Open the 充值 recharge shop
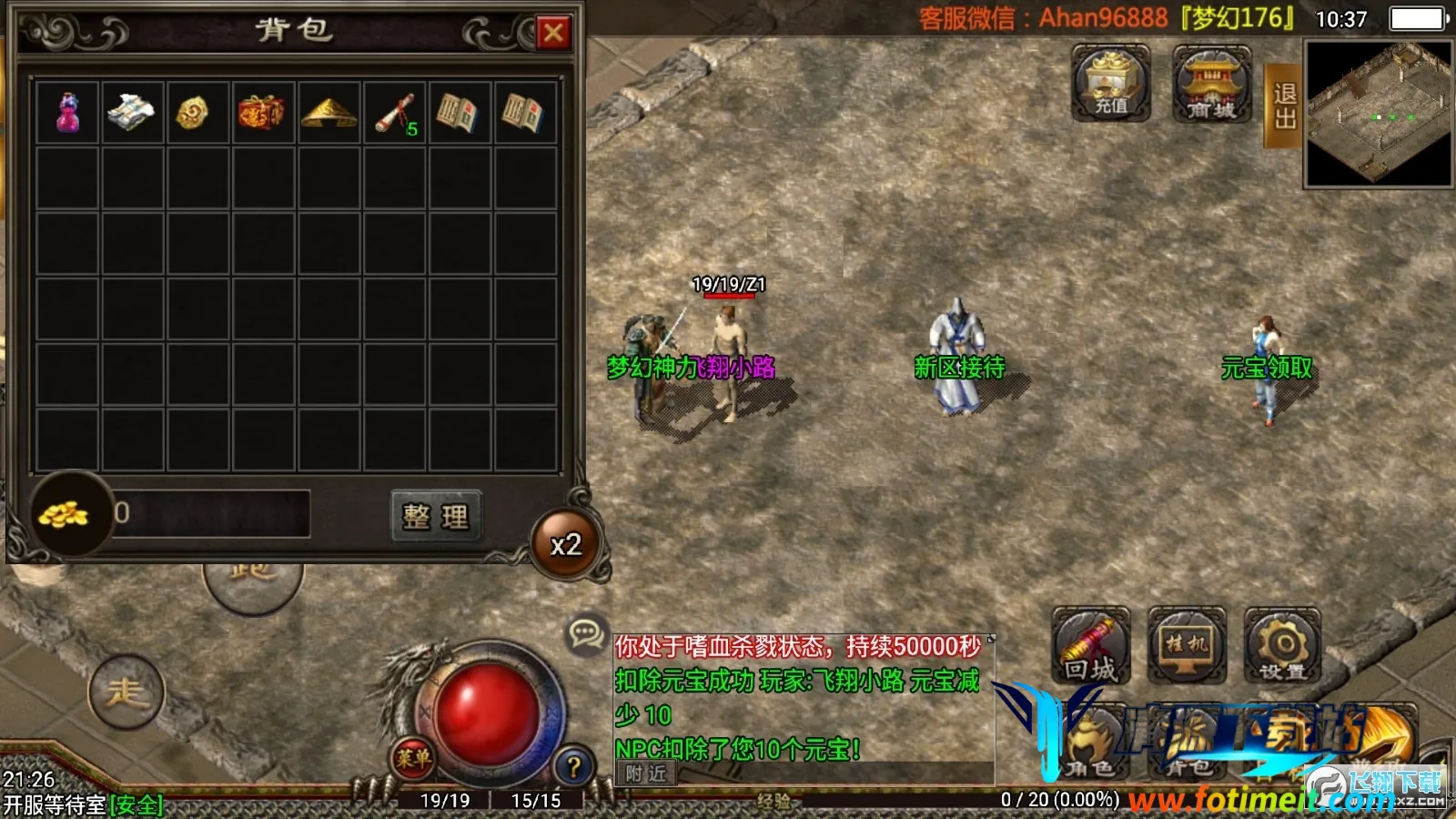This screenshot has height=819, width=1456. click(x=1110, y=84)
